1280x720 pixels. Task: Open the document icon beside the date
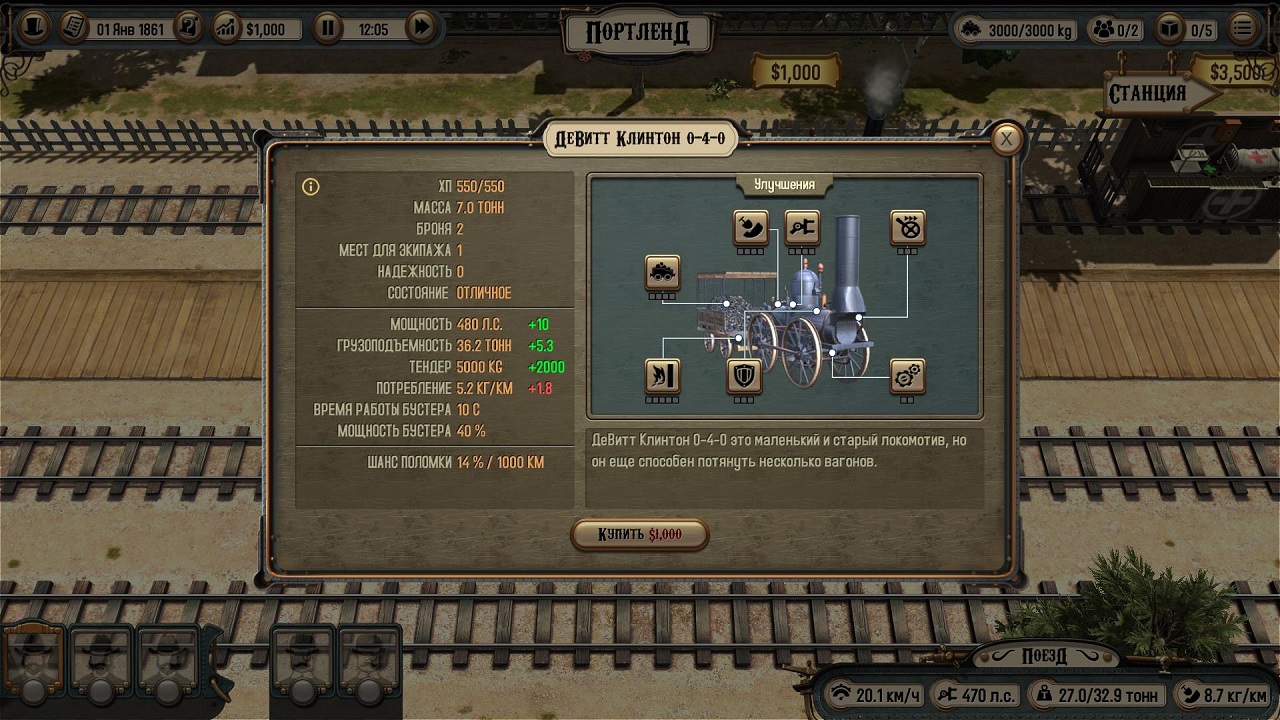tap(189, 28)
